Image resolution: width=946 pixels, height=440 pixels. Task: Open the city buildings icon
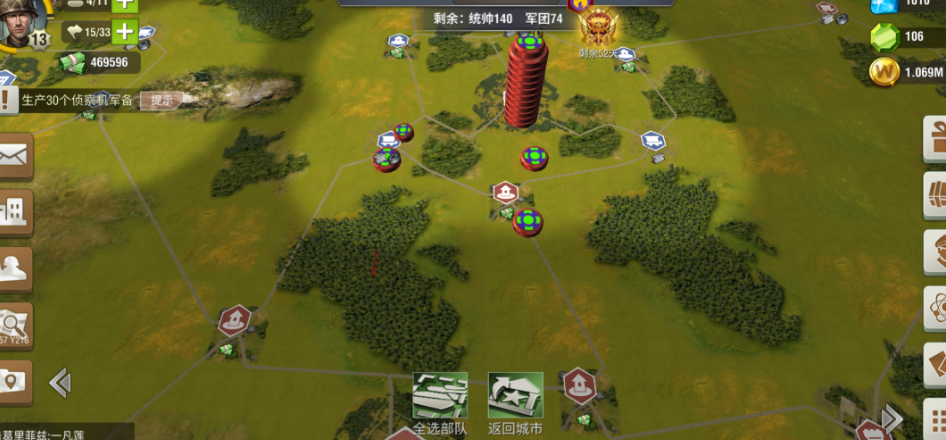[x=15, y=211]
